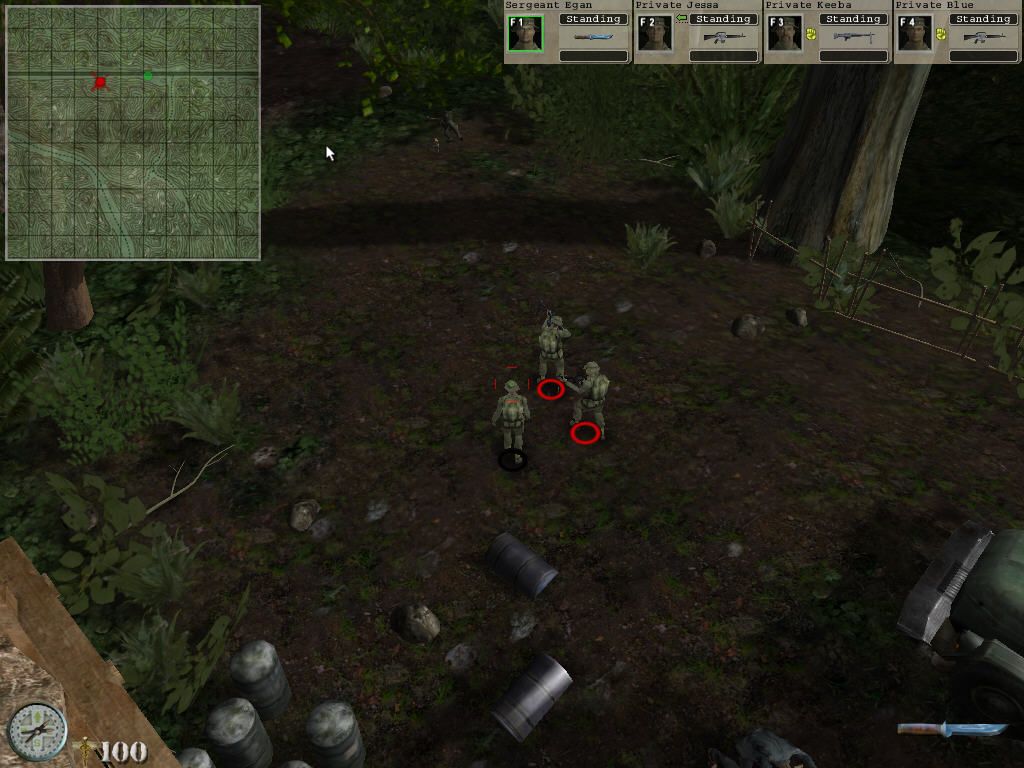Click Private Jessa's green arrow icon

pyautogui.click(x=681, y=19)
